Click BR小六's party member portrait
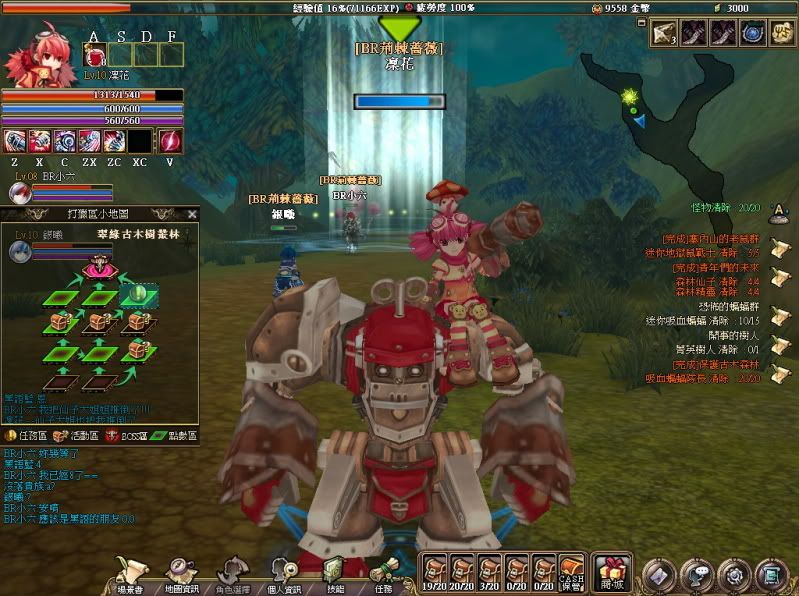 tap(18, 193)
